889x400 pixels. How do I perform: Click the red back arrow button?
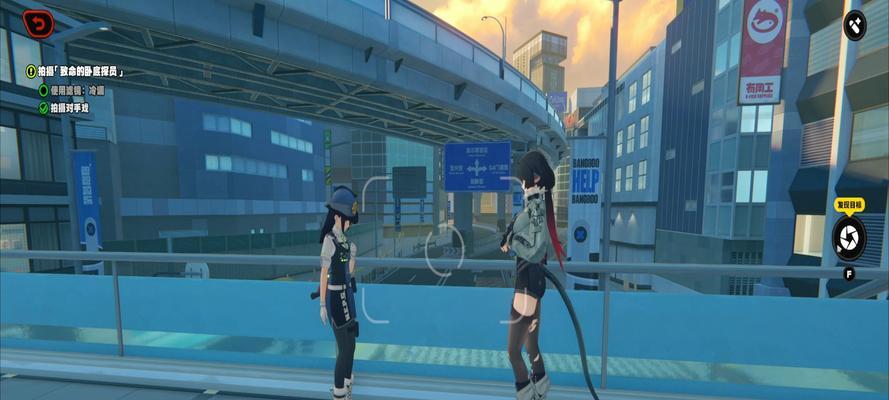(38, 23)
